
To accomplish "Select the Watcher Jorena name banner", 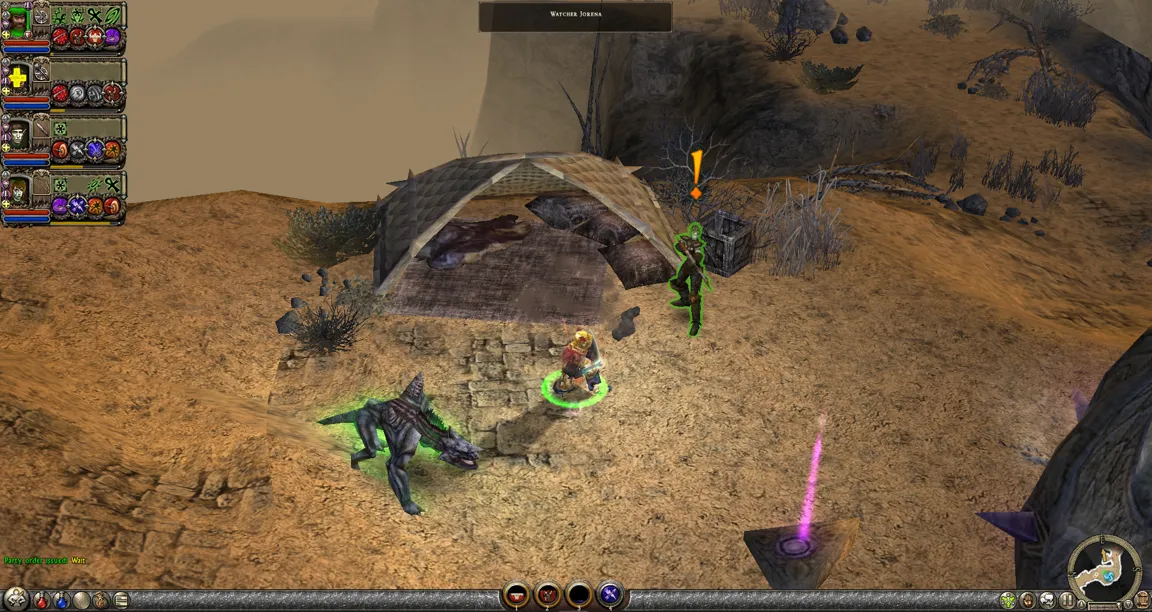I will [574, 16].
